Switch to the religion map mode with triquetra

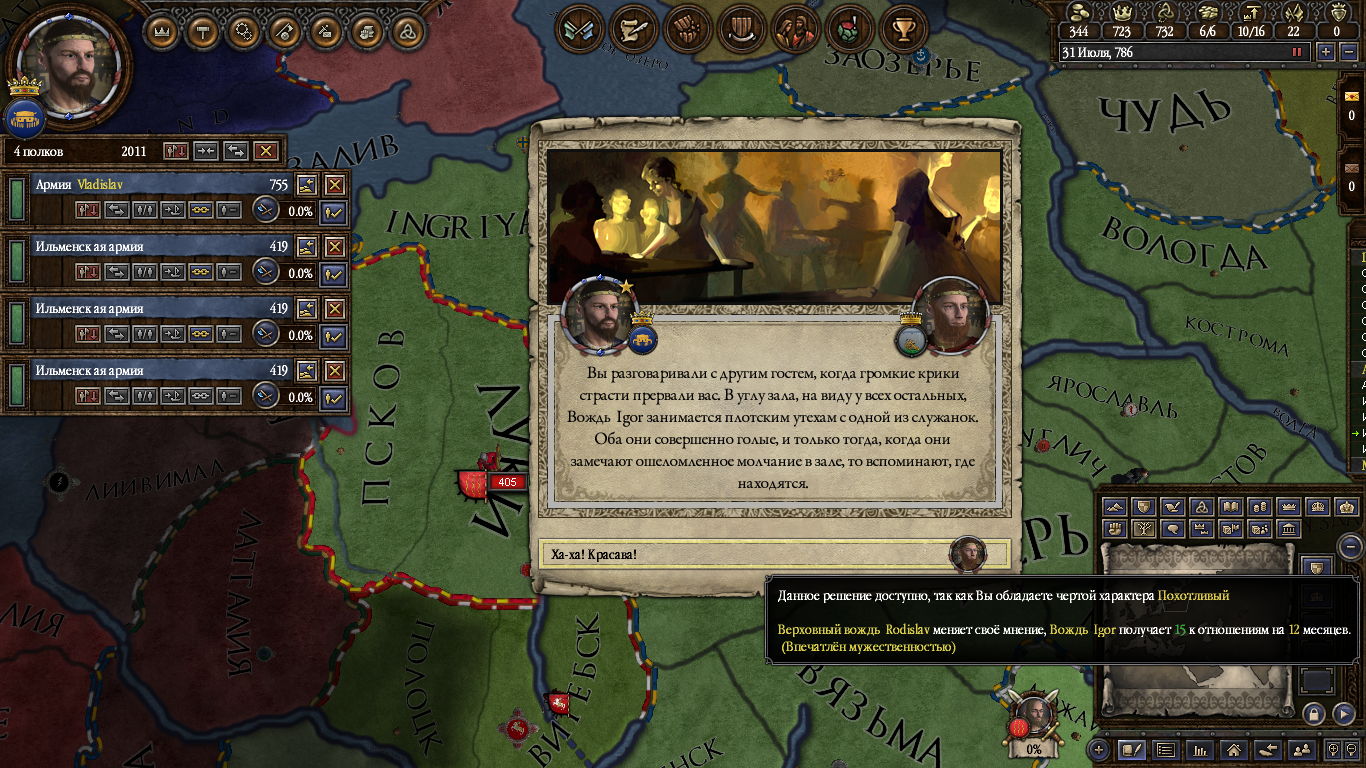(1202, 507)
